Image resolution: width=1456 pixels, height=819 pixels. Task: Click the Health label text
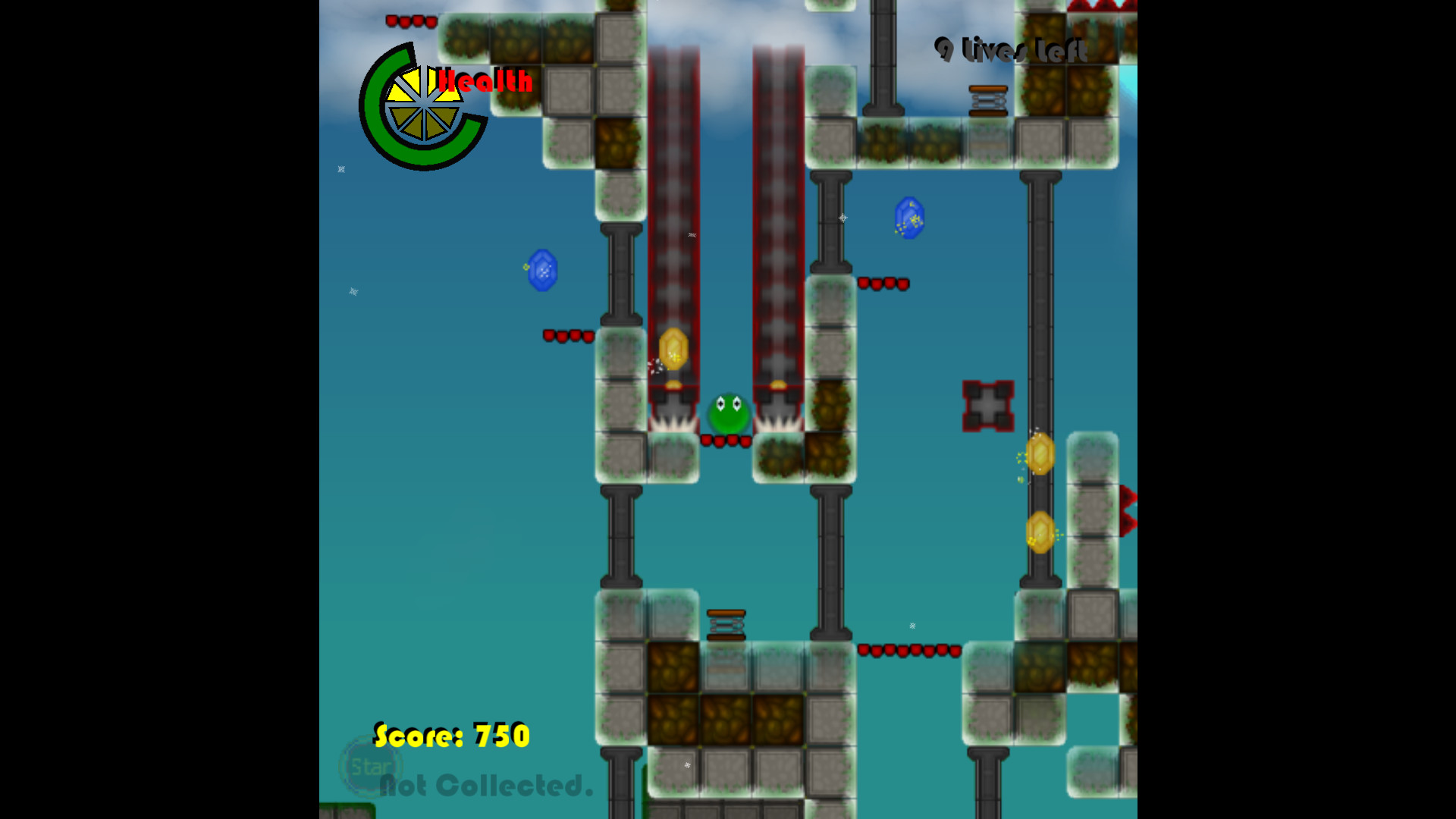pos(487,80)
